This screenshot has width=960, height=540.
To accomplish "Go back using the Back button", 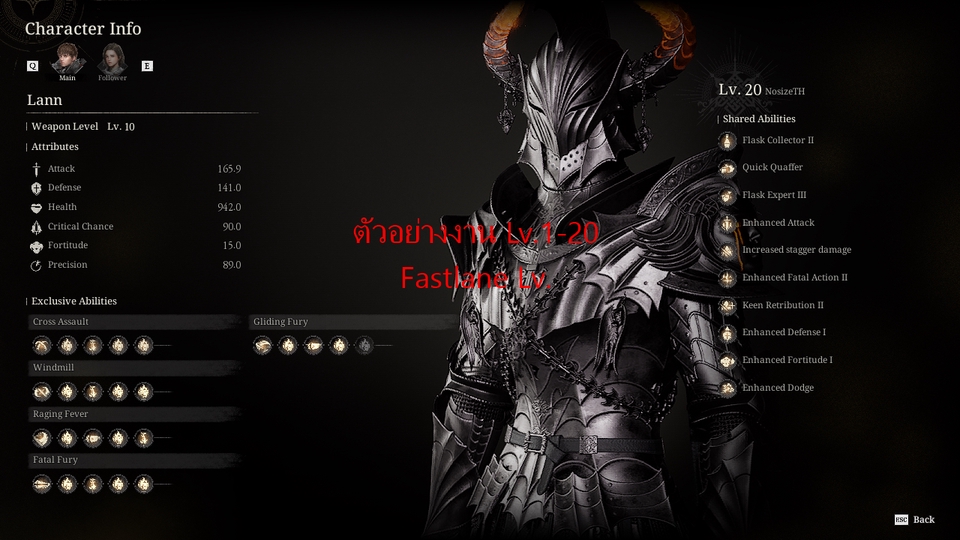I will click(915, 519).
